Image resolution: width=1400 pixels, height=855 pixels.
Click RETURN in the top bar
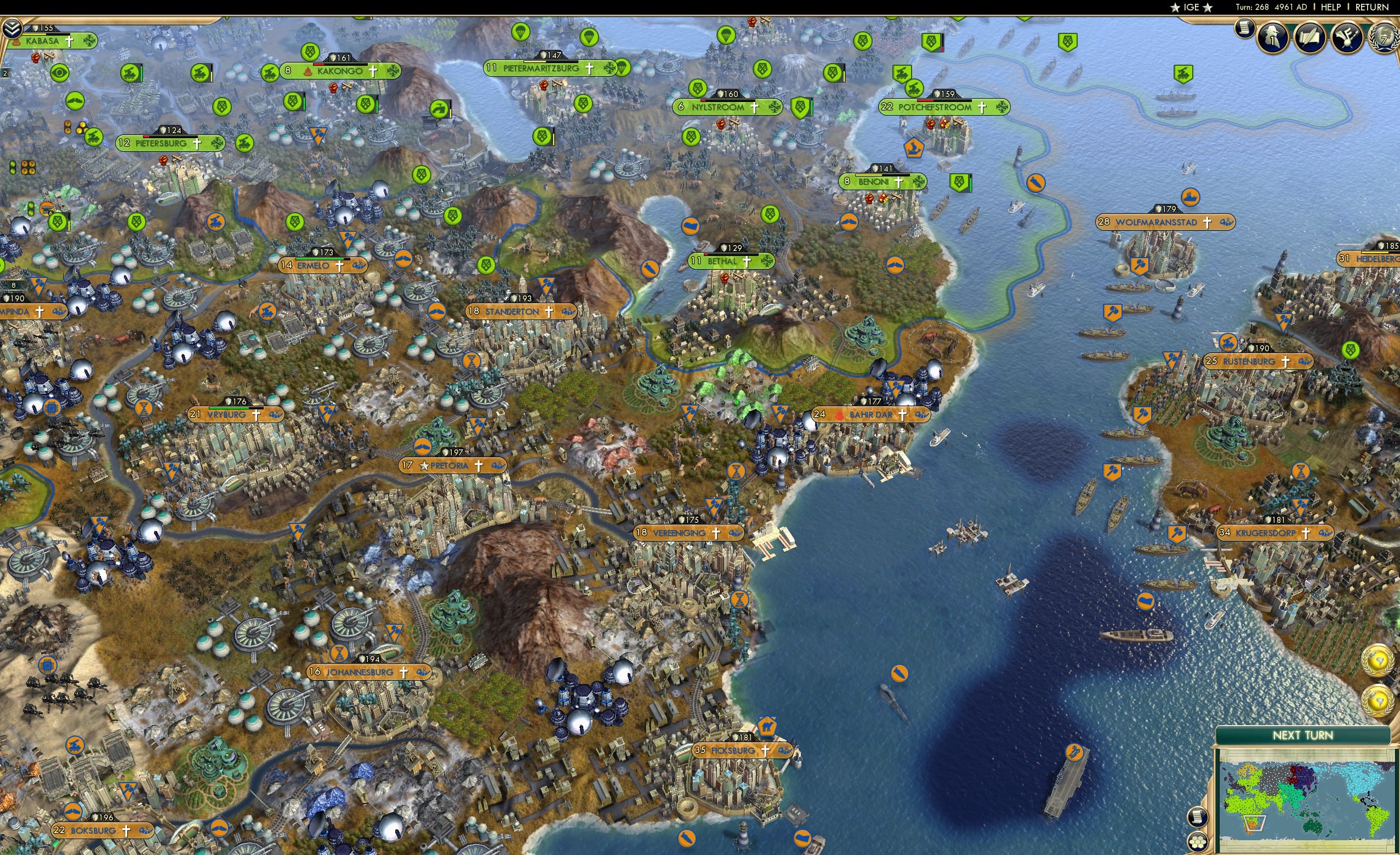pyautogui.click(x=1371, y=7)
